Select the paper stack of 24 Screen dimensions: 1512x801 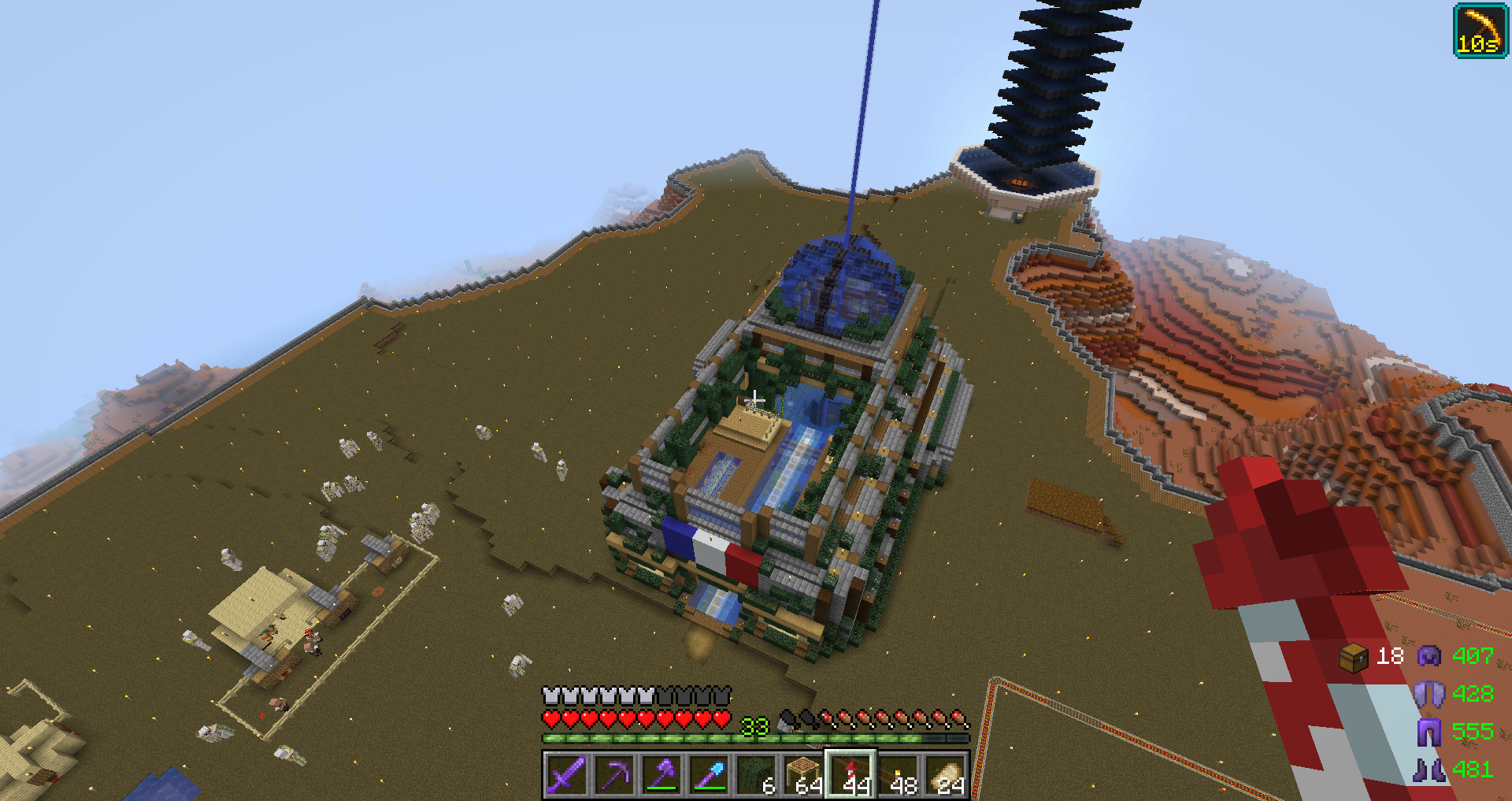tap(946, 775)
